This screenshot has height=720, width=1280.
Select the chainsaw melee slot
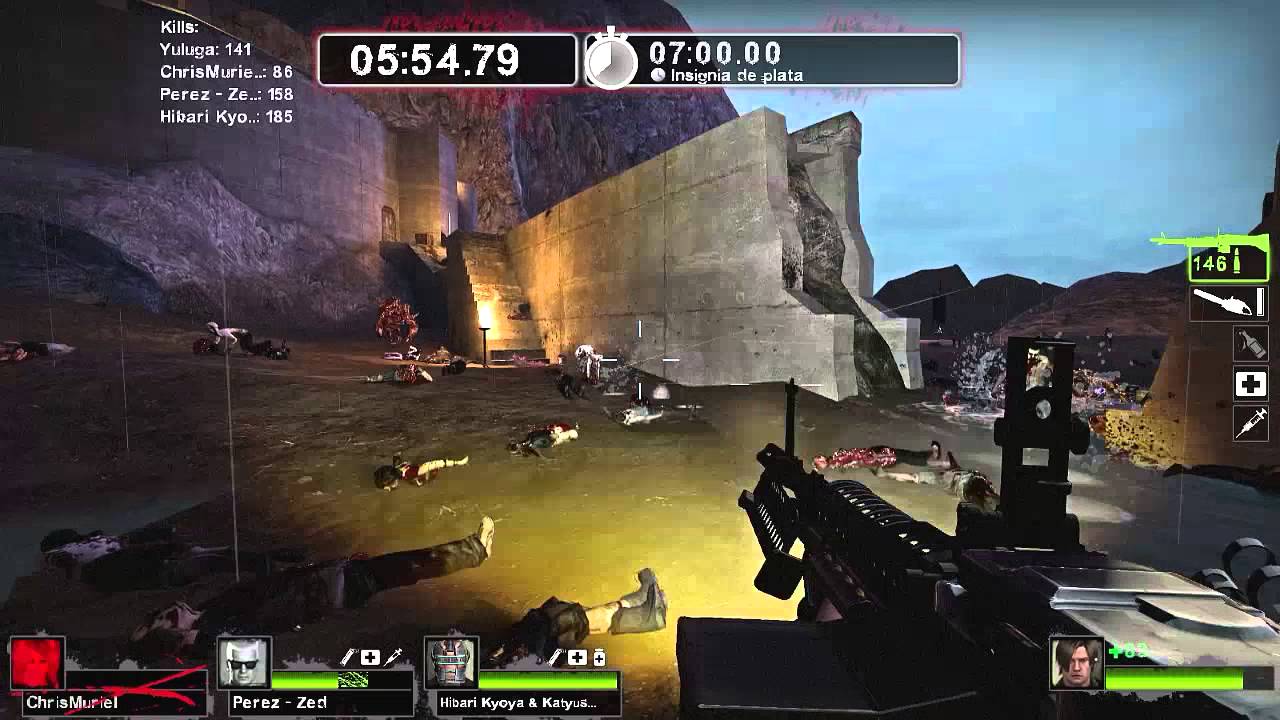coord(1228,304)
